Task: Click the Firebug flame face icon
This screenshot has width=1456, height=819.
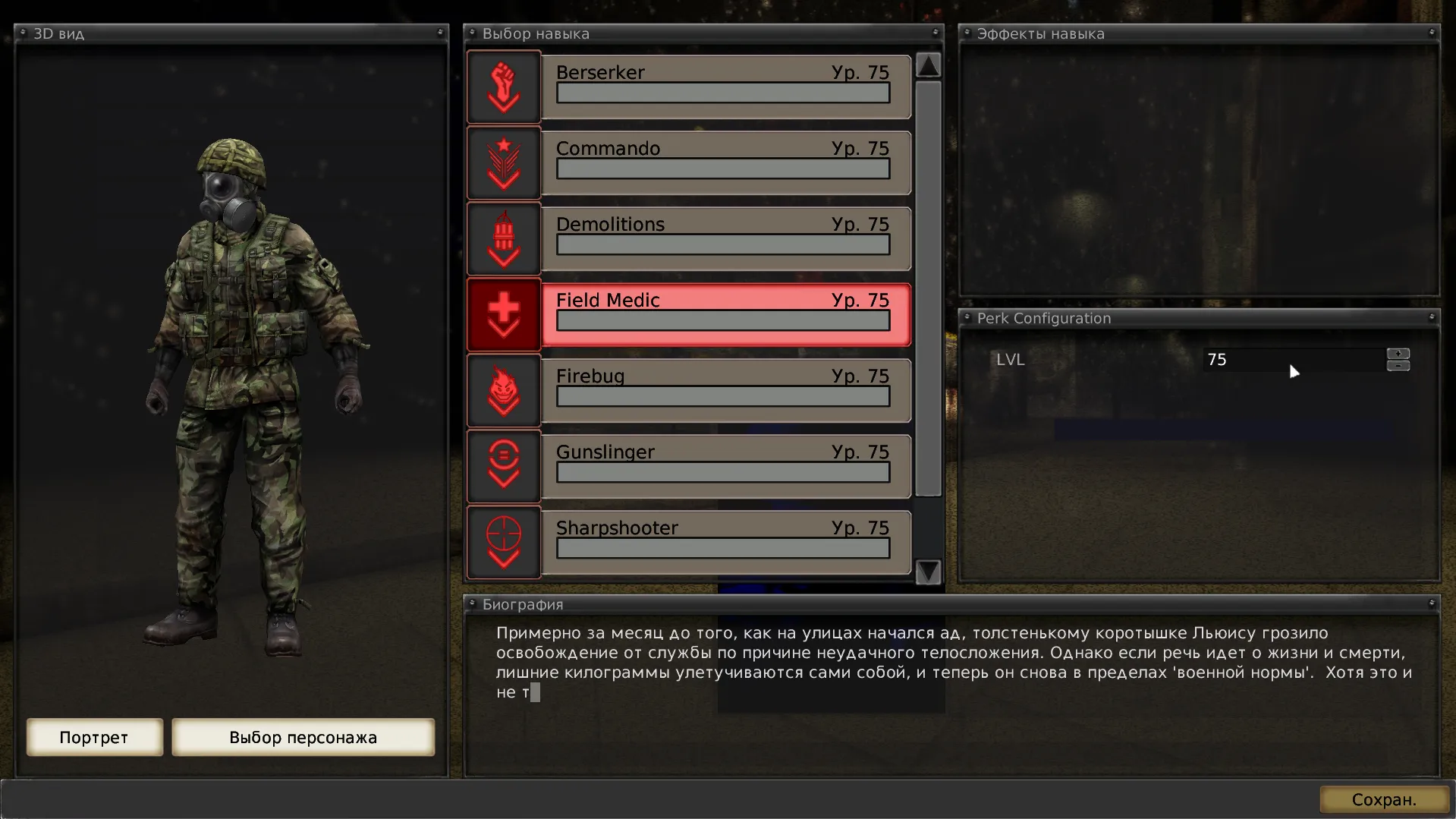Action: tap(504, 390)
